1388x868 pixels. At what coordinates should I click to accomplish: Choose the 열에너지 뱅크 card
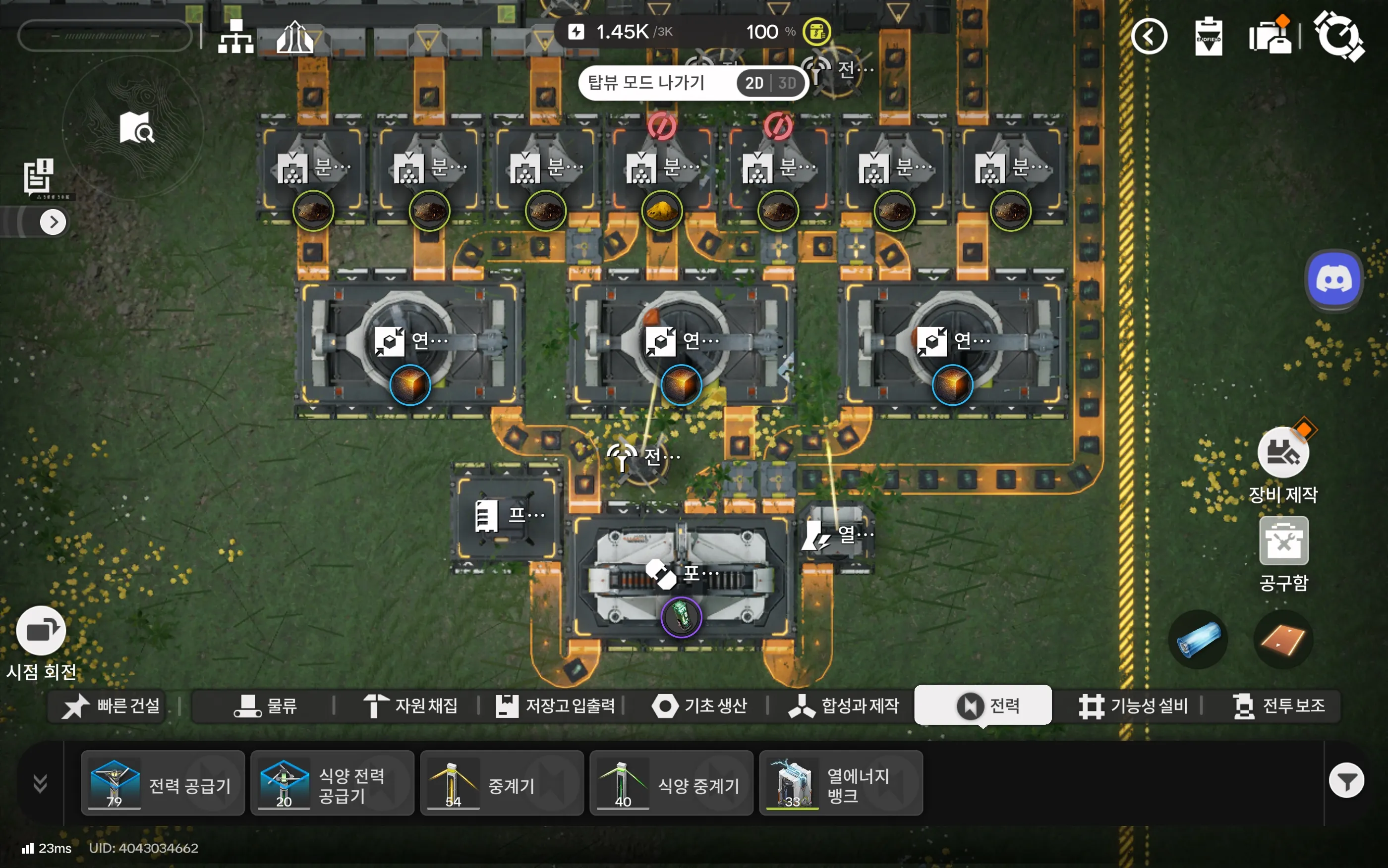(840, 783)
